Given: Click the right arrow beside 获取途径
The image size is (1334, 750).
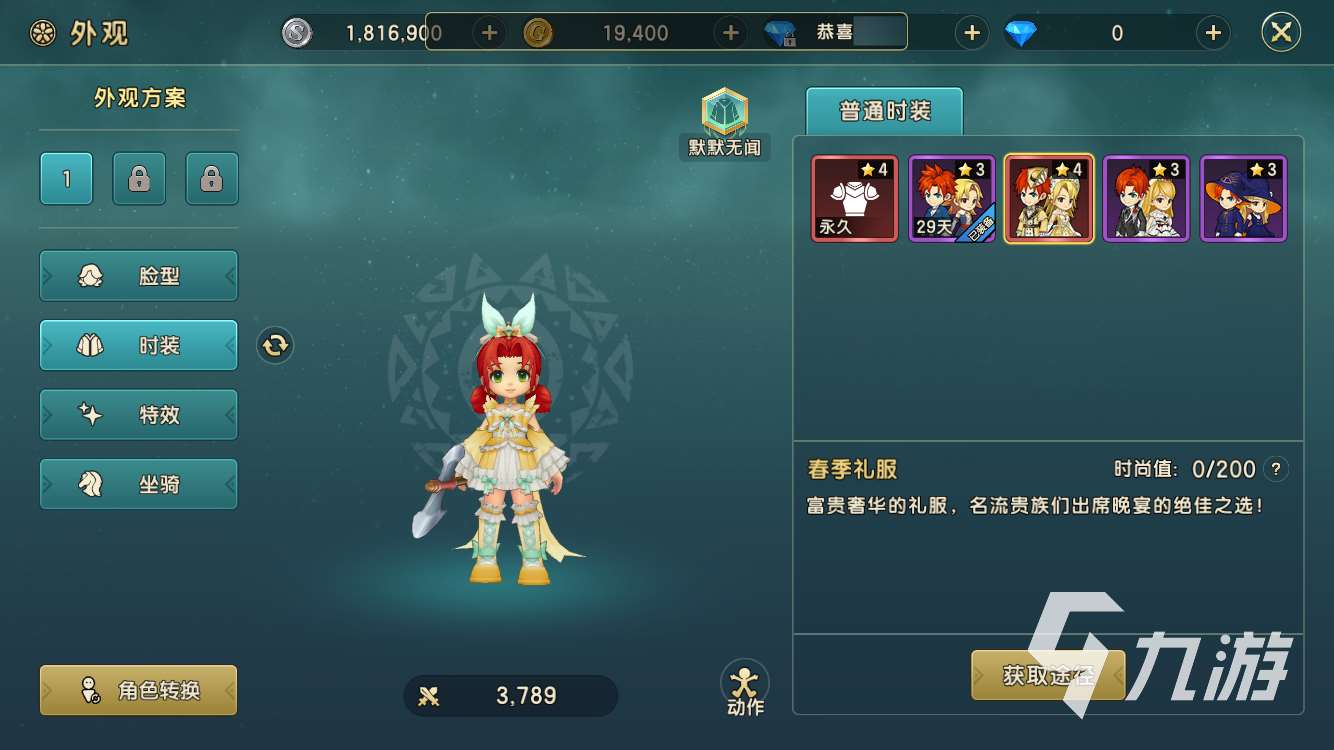Looking at the screenshot, I should 1118,674.
